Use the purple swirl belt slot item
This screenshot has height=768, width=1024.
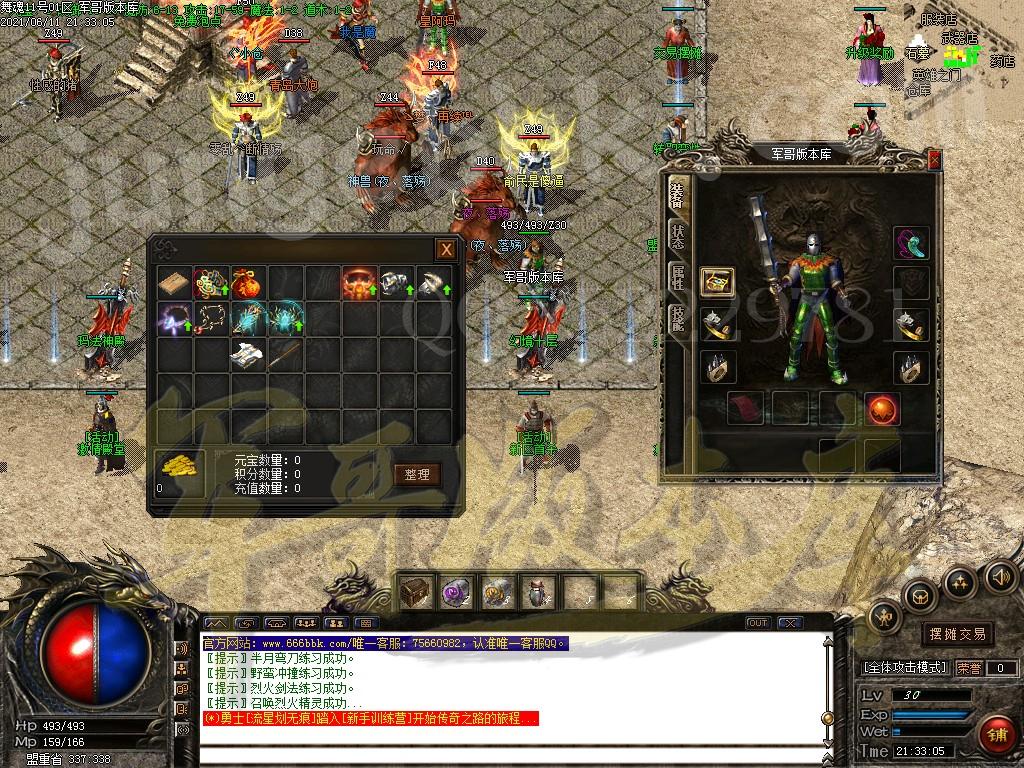457,592
